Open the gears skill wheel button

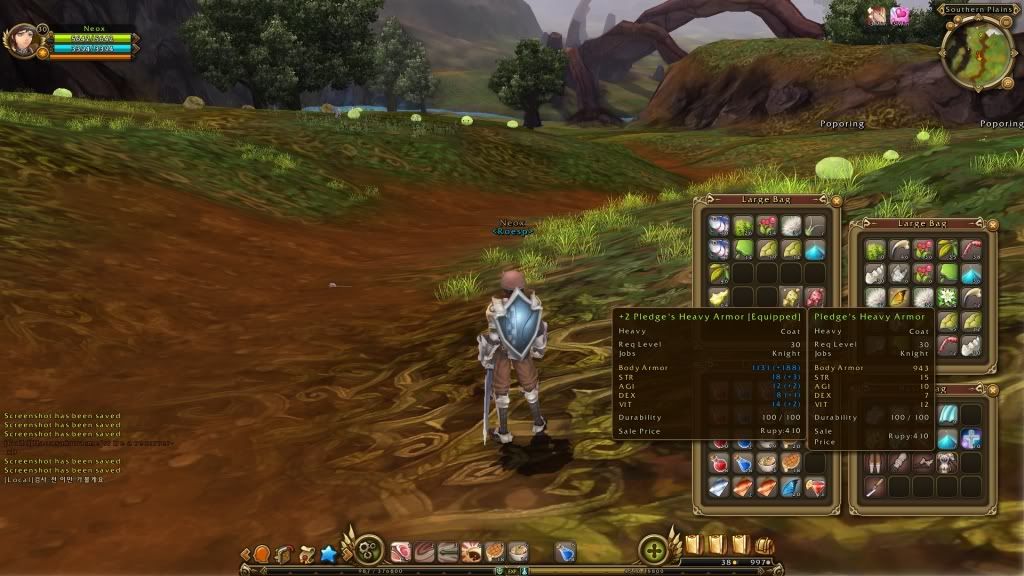tap(369, 550)
